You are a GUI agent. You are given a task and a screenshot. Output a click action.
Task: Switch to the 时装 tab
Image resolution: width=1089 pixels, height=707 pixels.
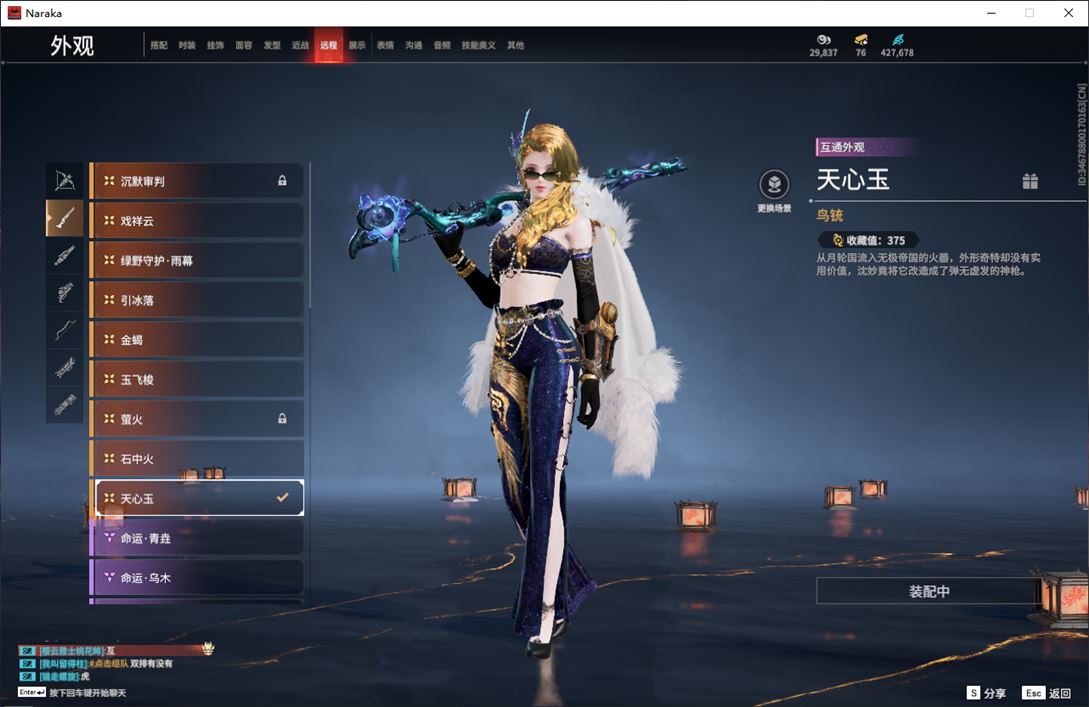coord(187,45)
